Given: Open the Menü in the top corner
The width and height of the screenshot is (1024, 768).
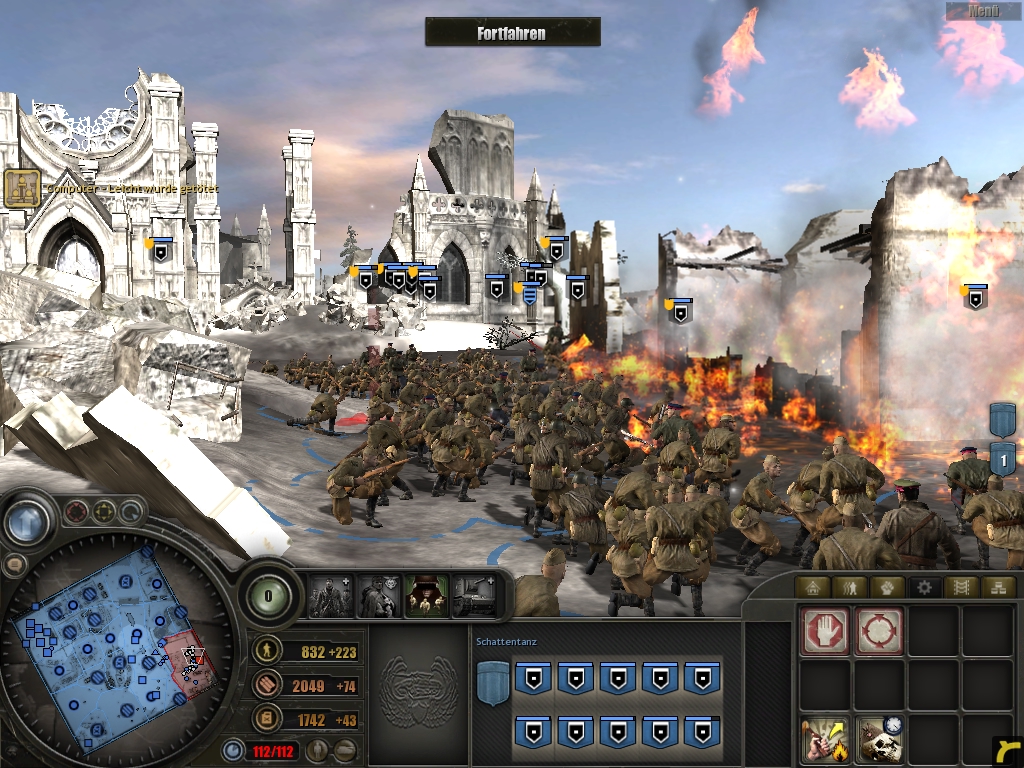Looking at the screenshot, I should coord(984,11).
